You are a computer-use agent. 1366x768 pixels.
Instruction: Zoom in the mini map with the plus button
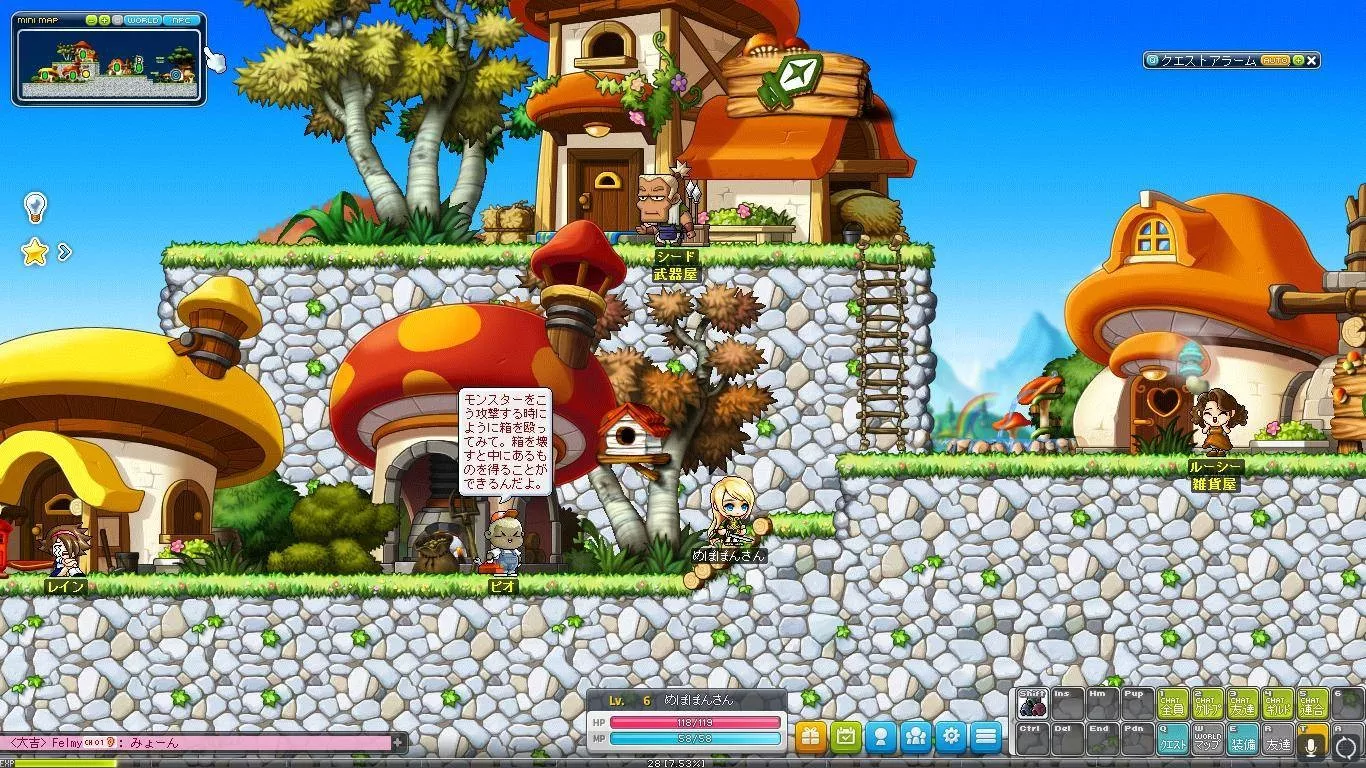(104, 20)
